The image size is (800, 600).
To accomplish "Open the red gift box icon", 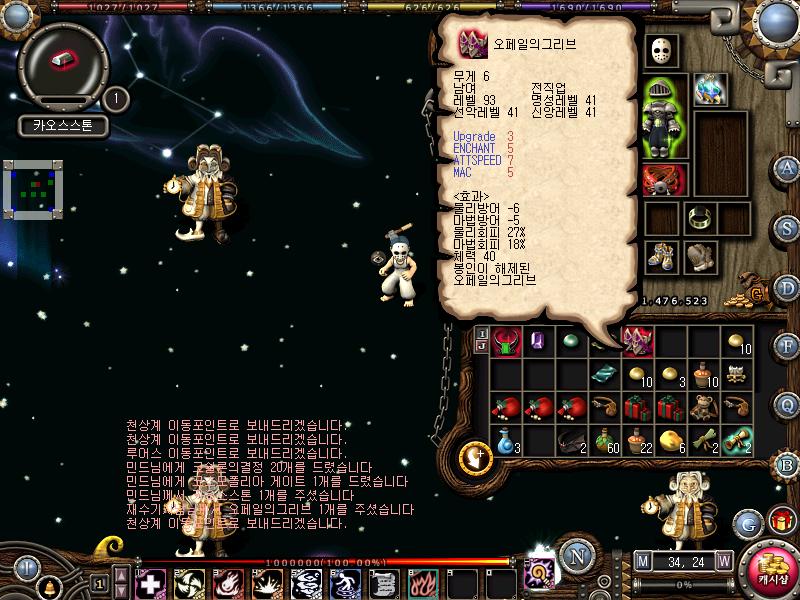I will [x=780, y=520].
